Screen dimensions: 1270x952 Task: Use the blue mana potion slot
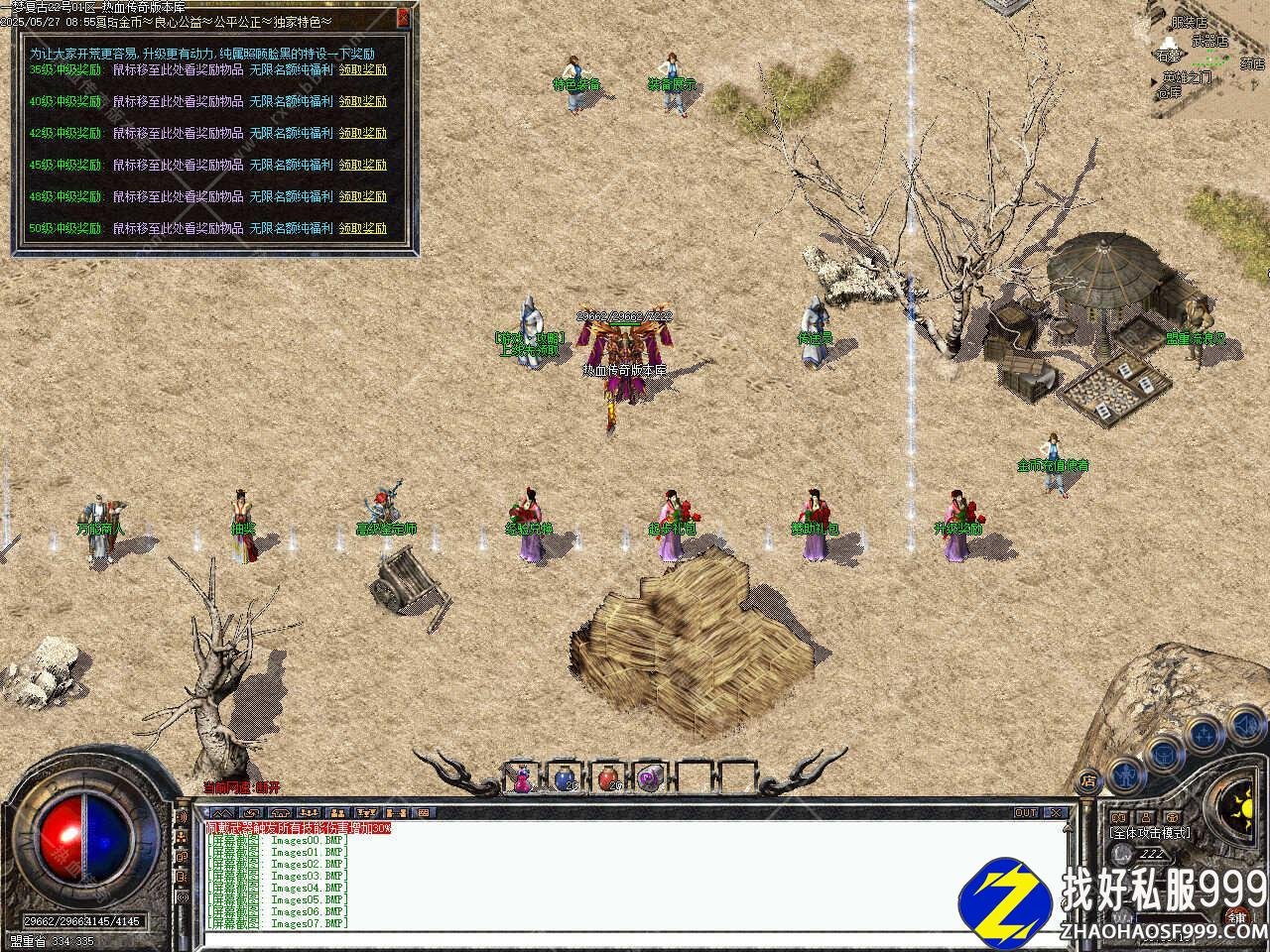(x=565, y=778)
